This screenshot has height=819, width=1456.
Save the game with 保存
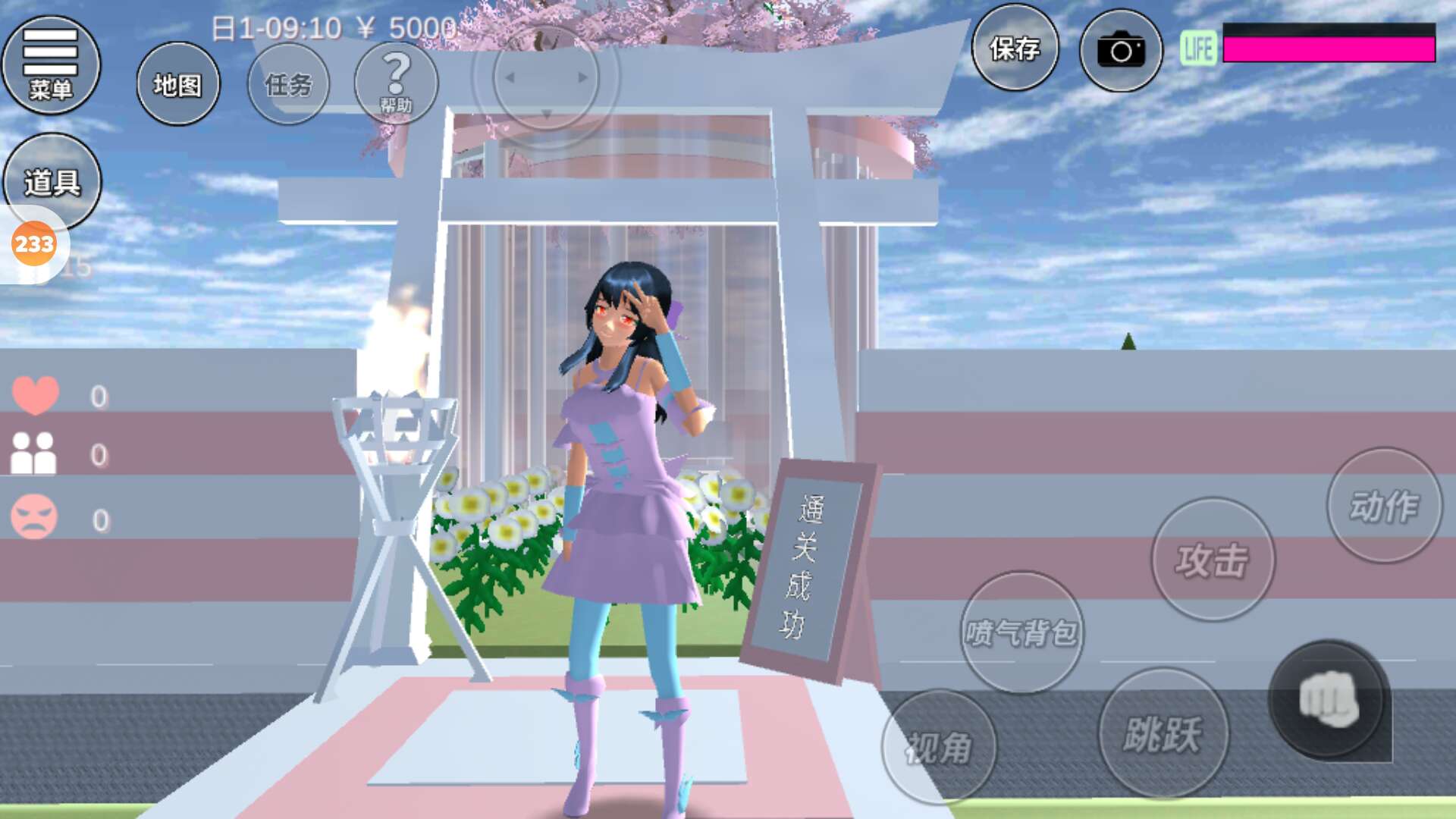point(1015,49)
